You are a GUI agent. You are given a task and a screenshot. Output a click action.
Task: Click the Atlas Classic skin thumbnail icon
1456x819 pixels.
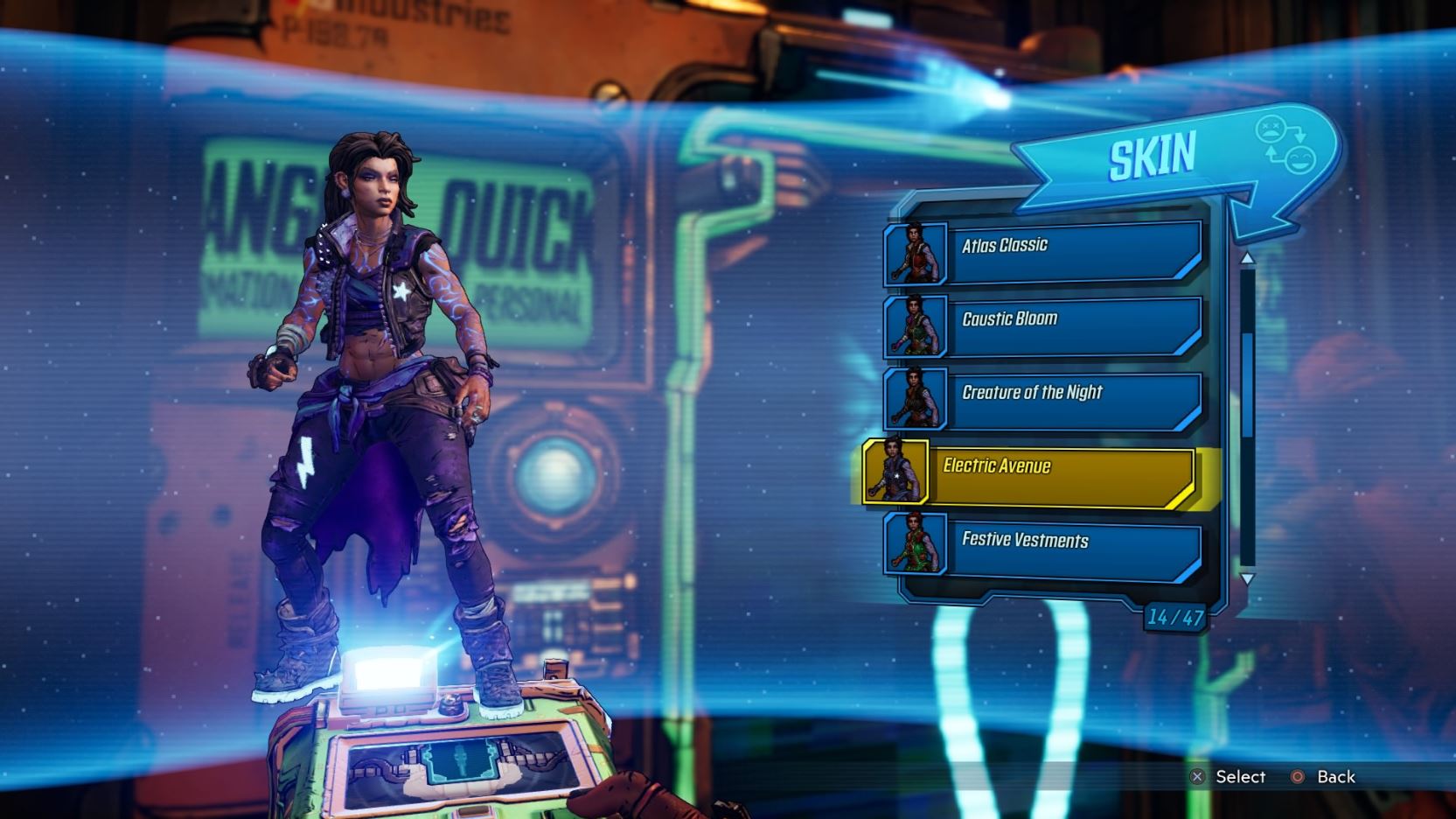click(x=916, y=254)
